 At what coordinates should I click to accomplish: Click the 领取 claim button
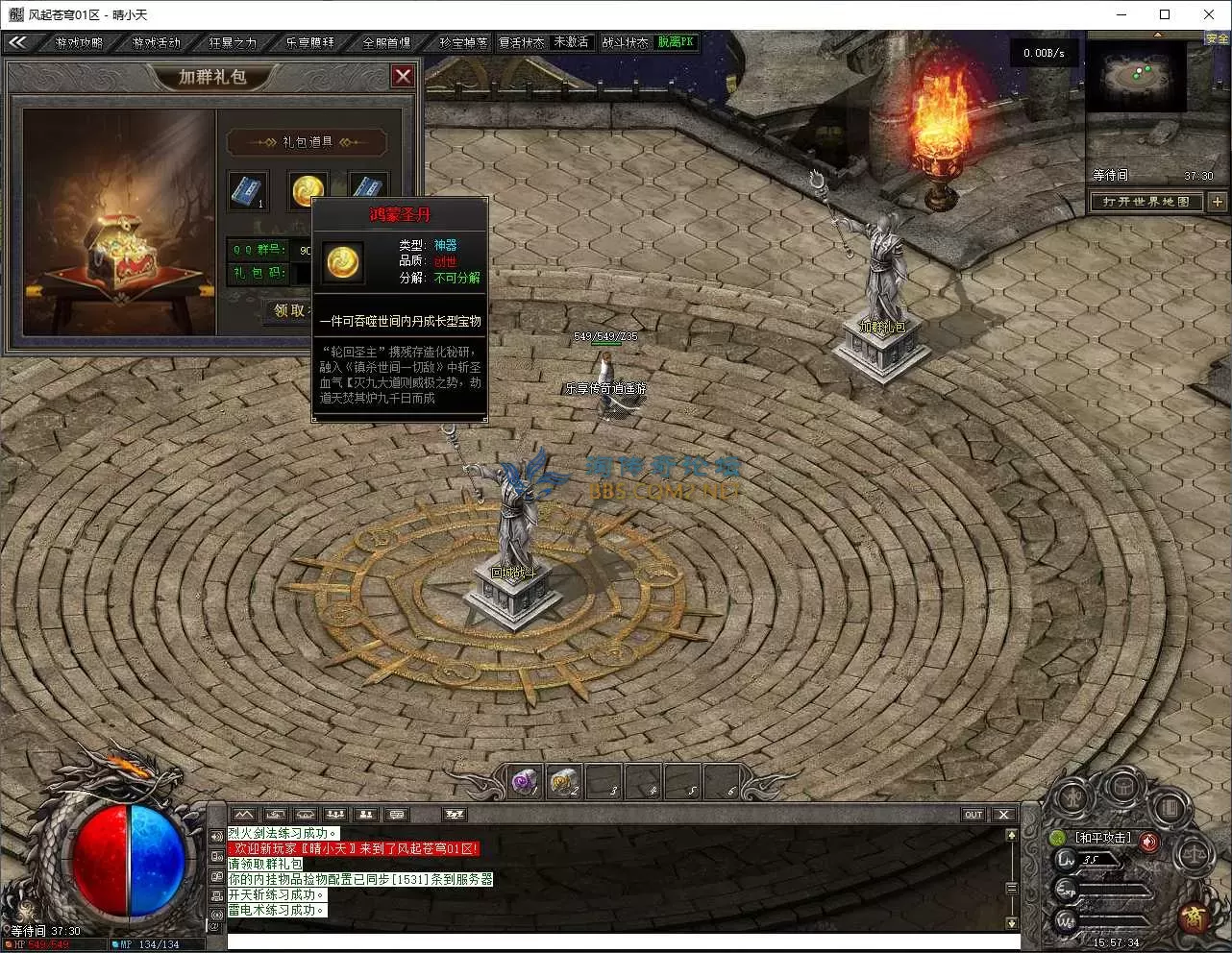(x=288, y=310)
